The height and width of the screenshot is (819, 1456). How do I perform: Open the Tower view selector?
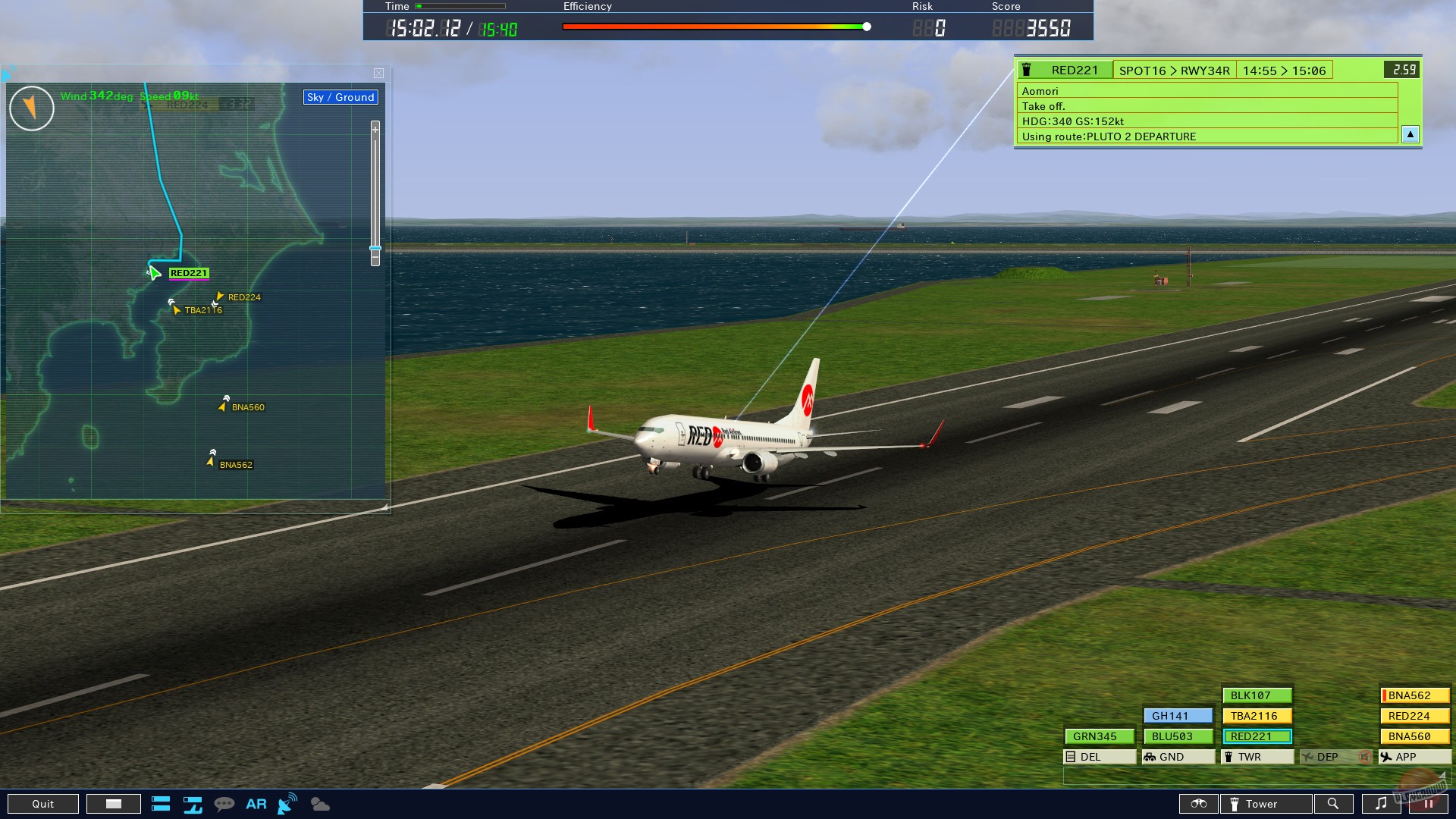coord(1266,803)
